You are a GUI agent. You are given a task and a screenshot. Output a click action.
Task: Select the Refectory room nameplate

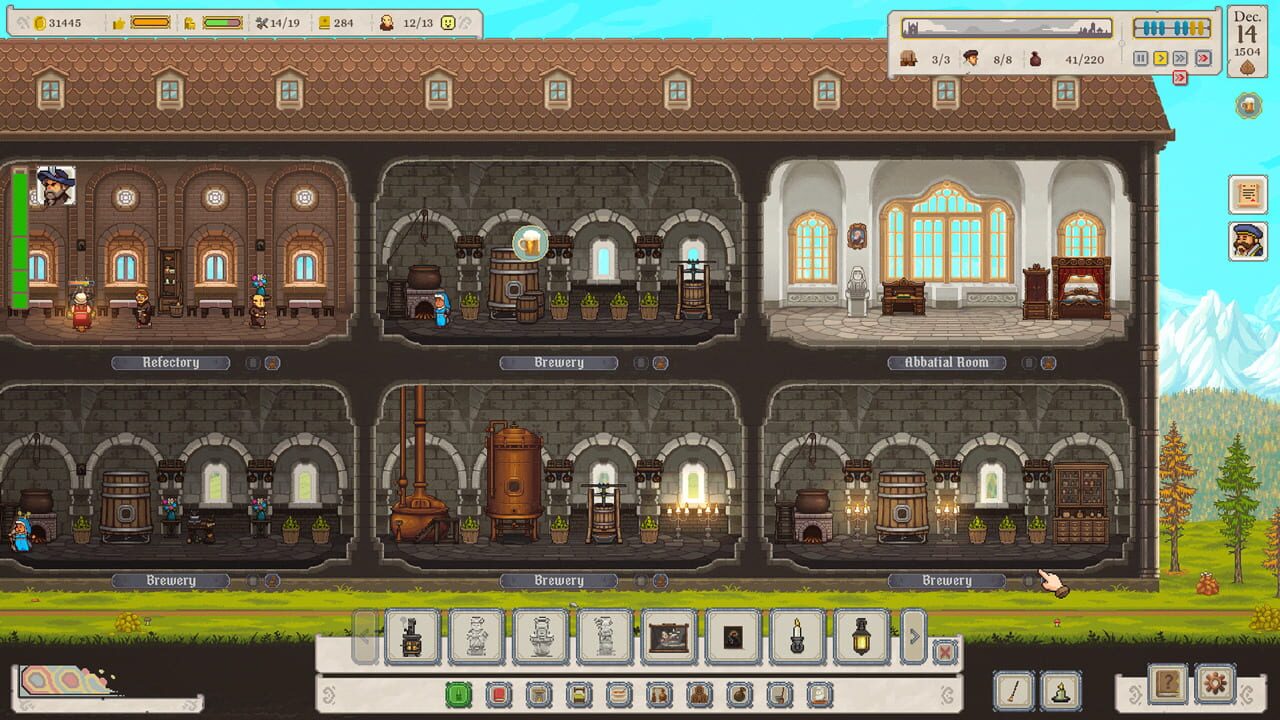(170, 363)
